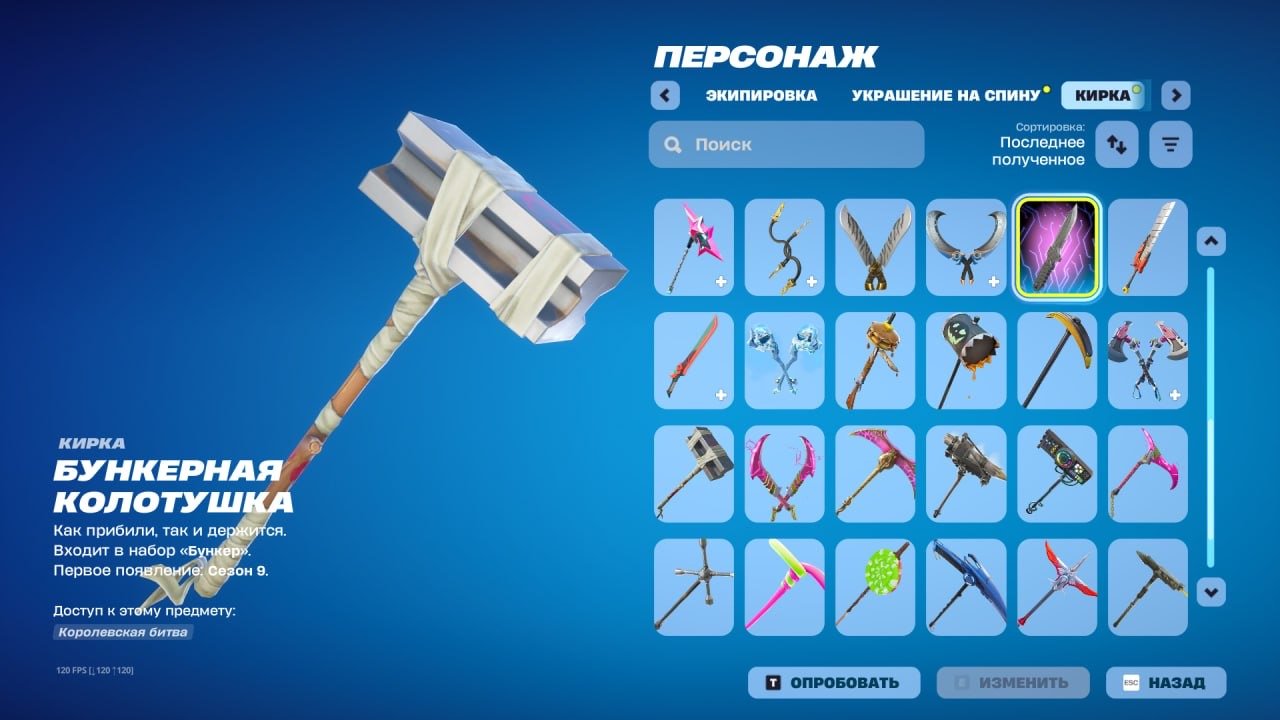The image size is (1280, 720).
Task: Click the scrollbar up arrow
Action: 1210,240
